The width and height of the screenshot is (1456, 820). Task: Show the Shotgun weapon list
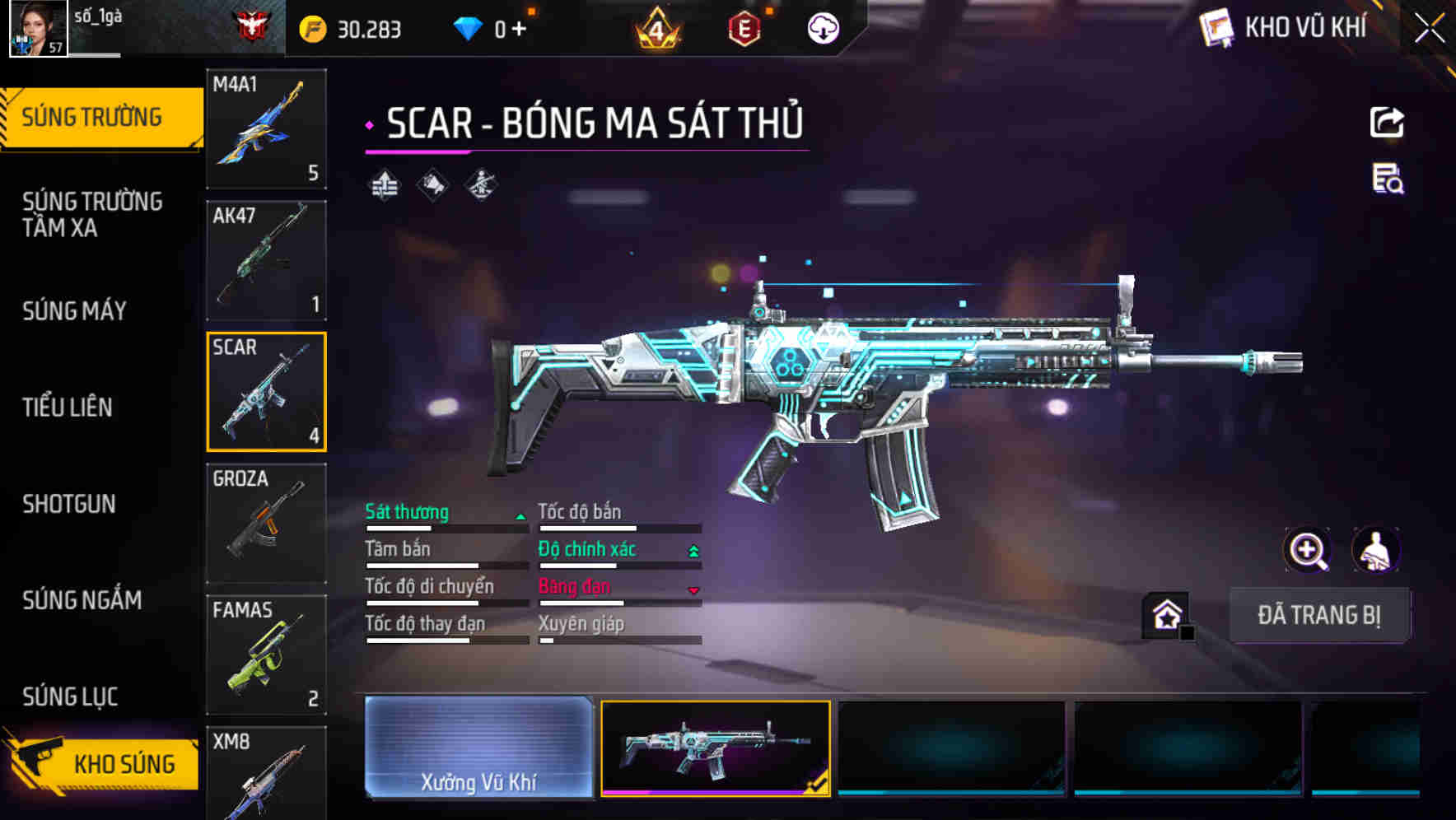[x=69, y=504]
